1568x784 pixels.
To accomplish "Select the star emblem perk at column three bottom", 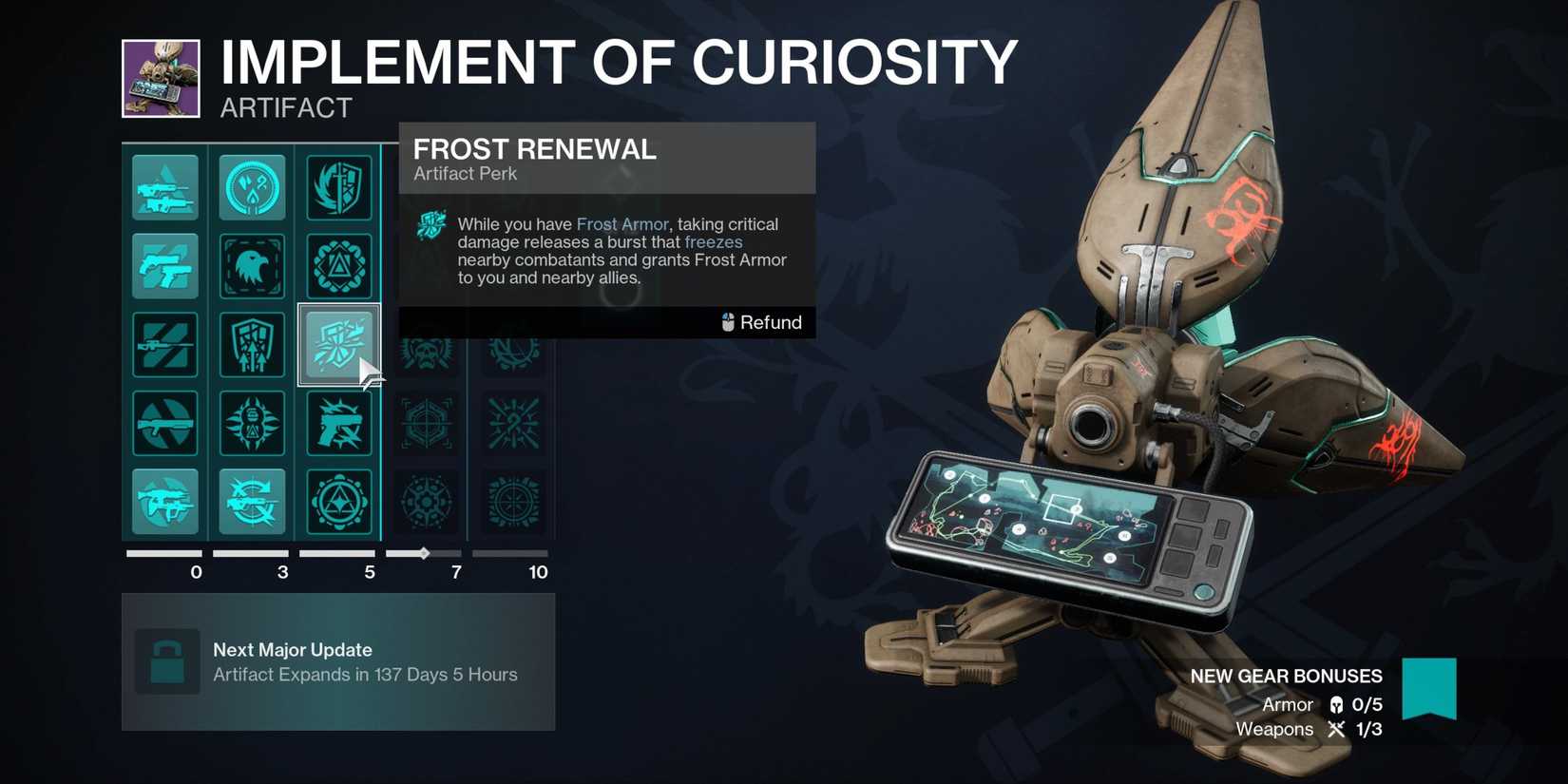I will pos(340,502).
